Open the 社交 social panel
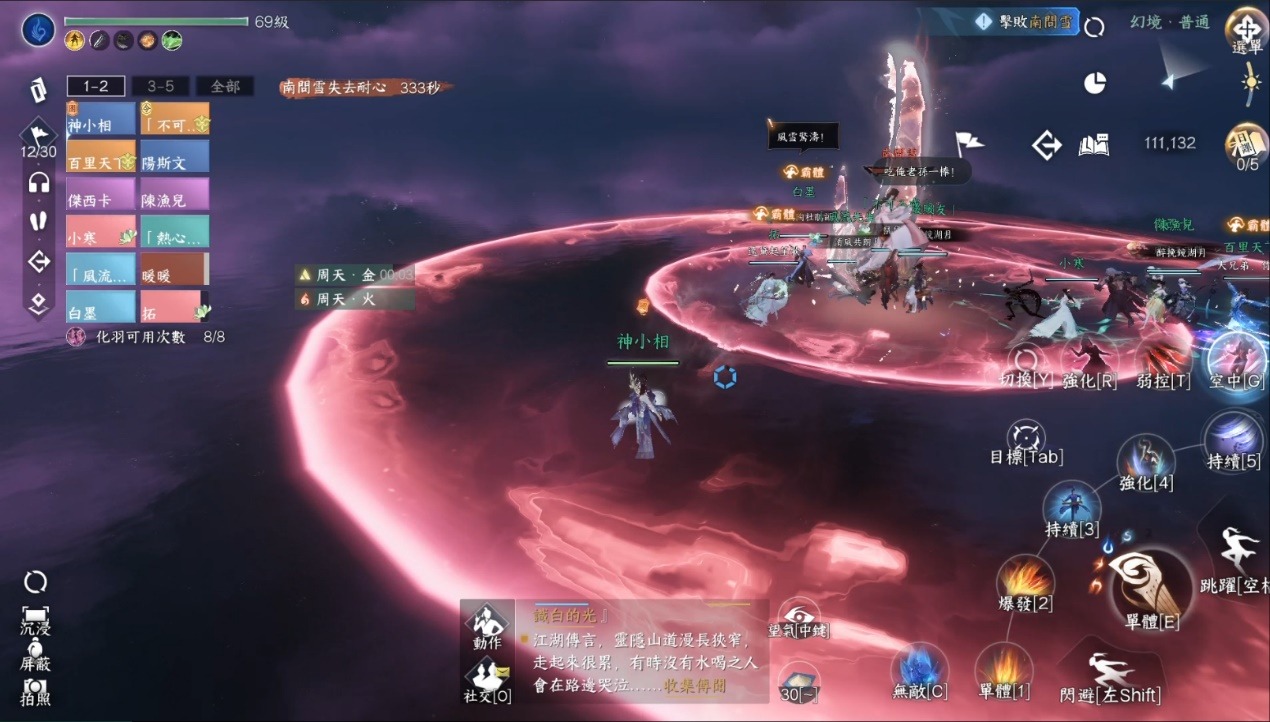1270x722 pixels. coord(487,678)
